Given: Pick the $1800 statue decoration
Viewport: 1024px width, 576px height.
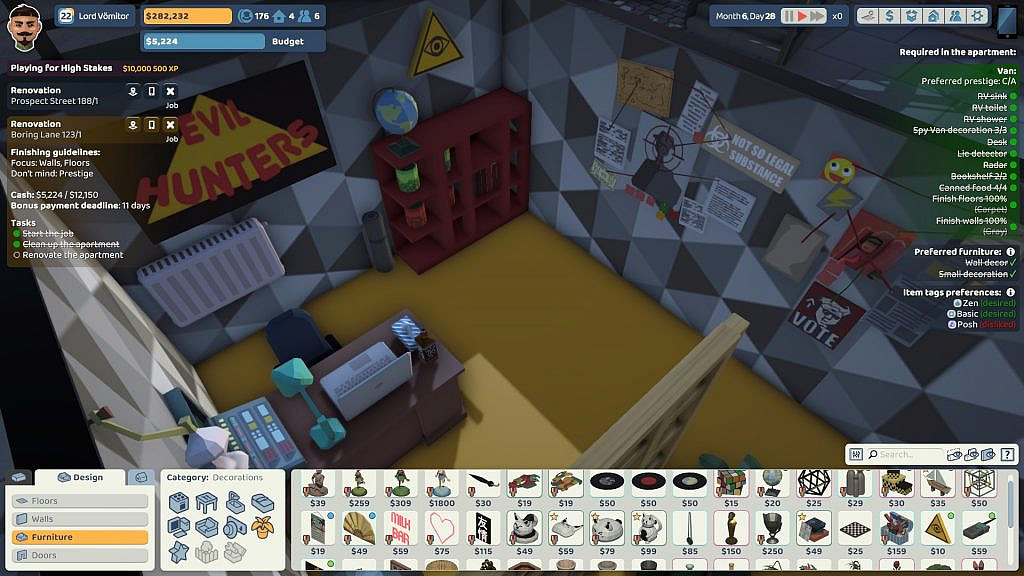Looking at the screenshot, I should pos(442,487).
